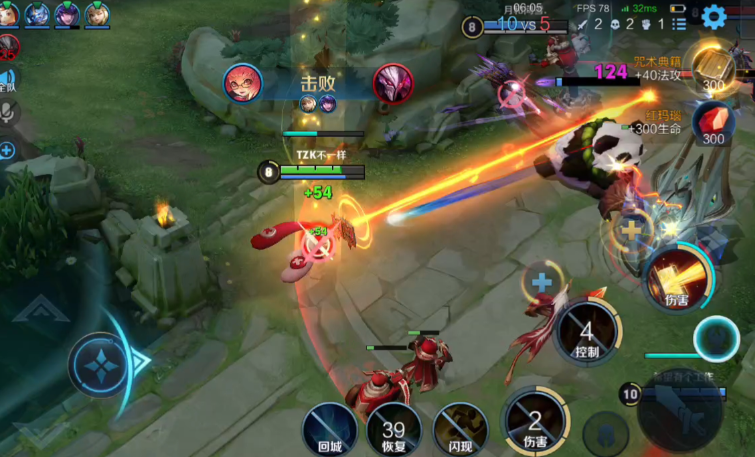Tap the 伤害 skill showing cooldown 2
This screenshot has width=755, height=457.
click(536, 421)
